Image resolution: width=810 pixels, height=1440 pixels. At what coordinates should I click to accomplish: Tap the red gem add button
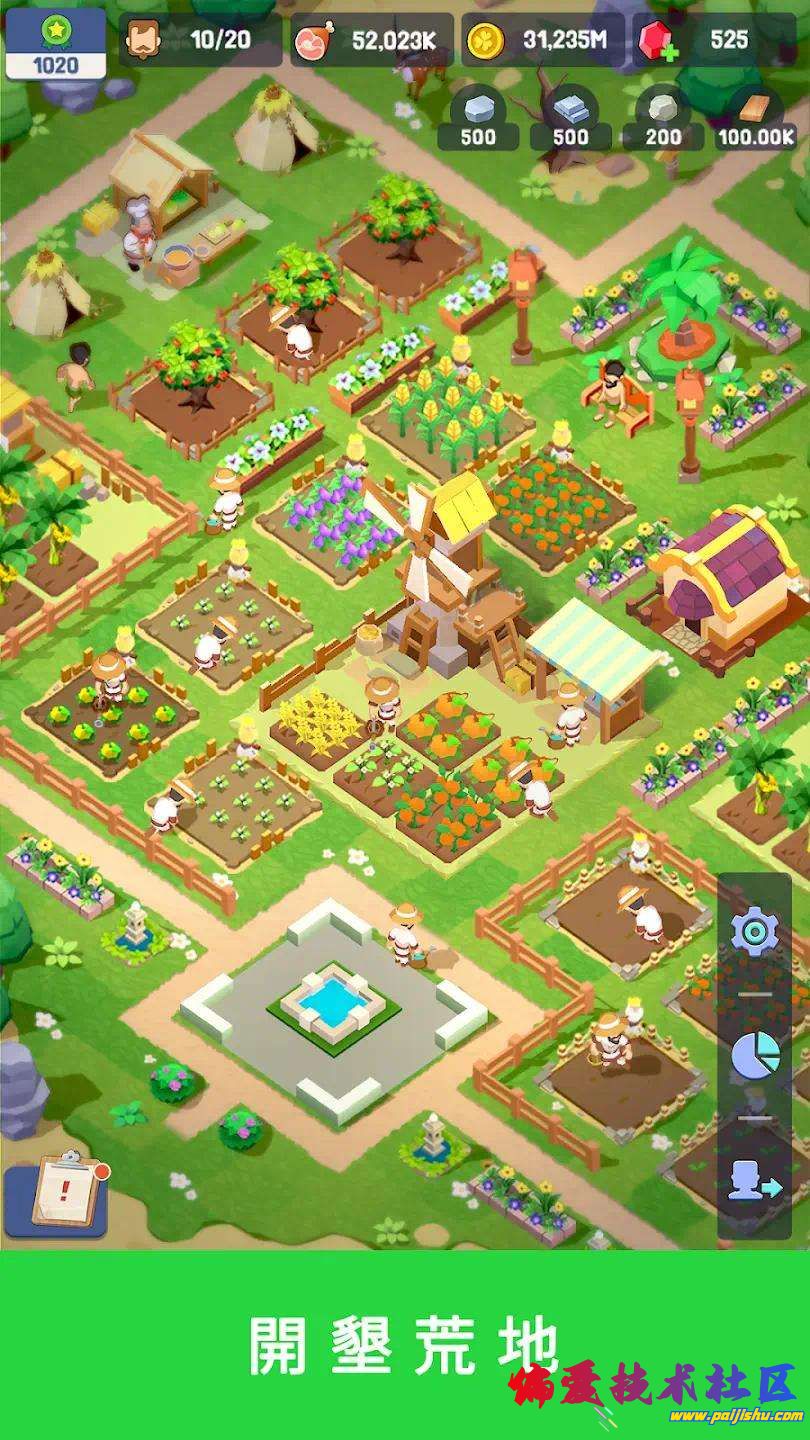(656, 41)
